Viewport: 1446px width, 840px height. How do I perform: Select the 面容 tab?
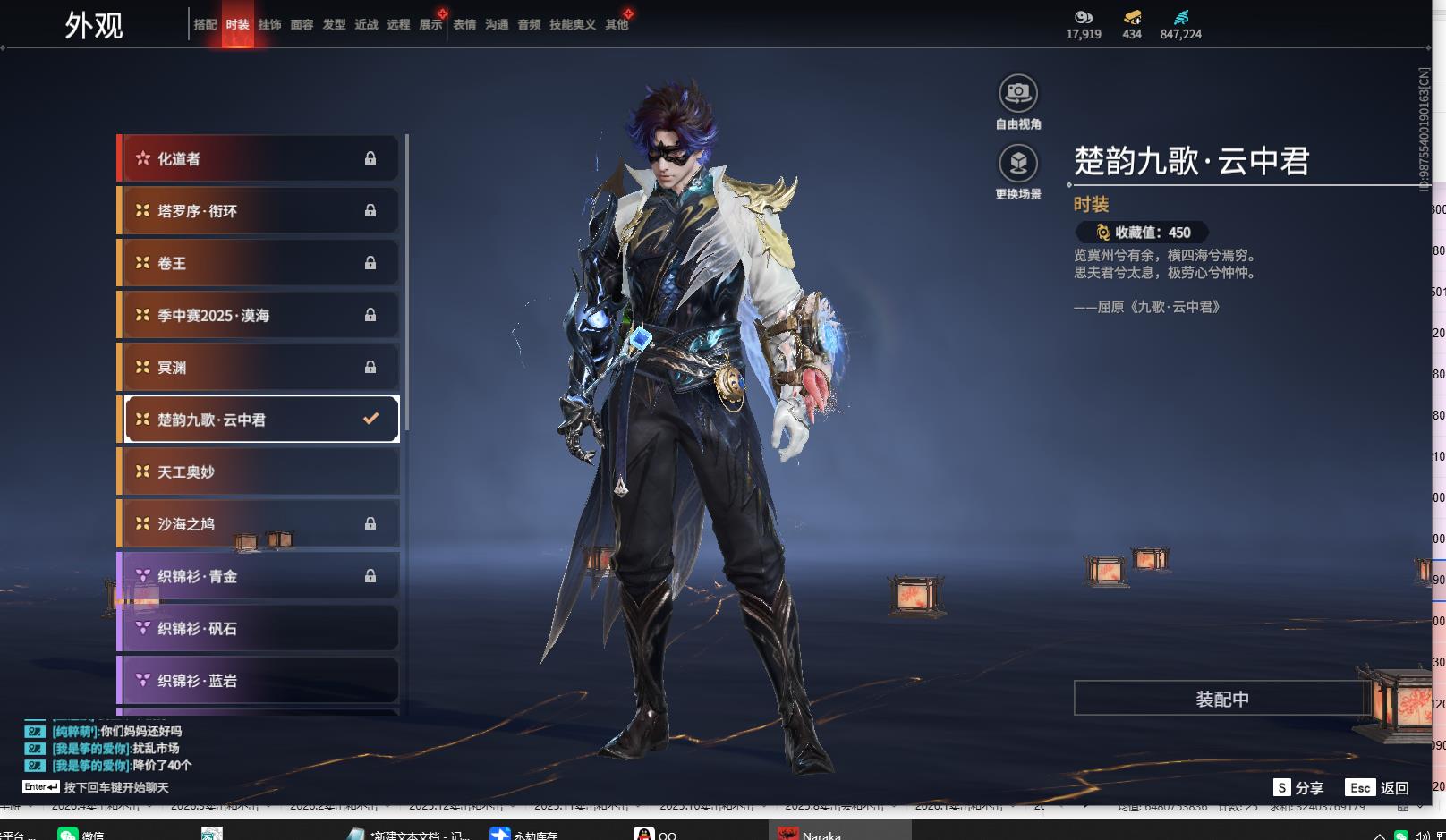[302, 25]
